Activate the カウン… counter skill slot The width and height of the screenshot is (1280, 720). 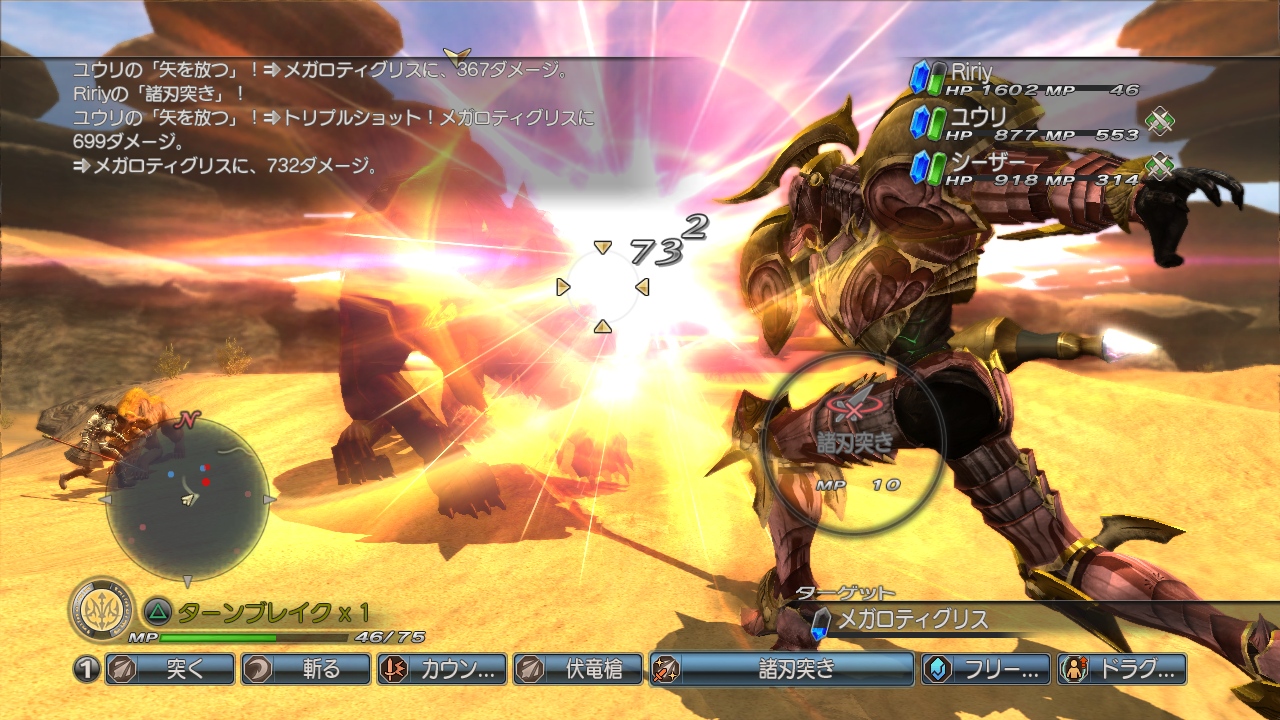pos(441,669)
